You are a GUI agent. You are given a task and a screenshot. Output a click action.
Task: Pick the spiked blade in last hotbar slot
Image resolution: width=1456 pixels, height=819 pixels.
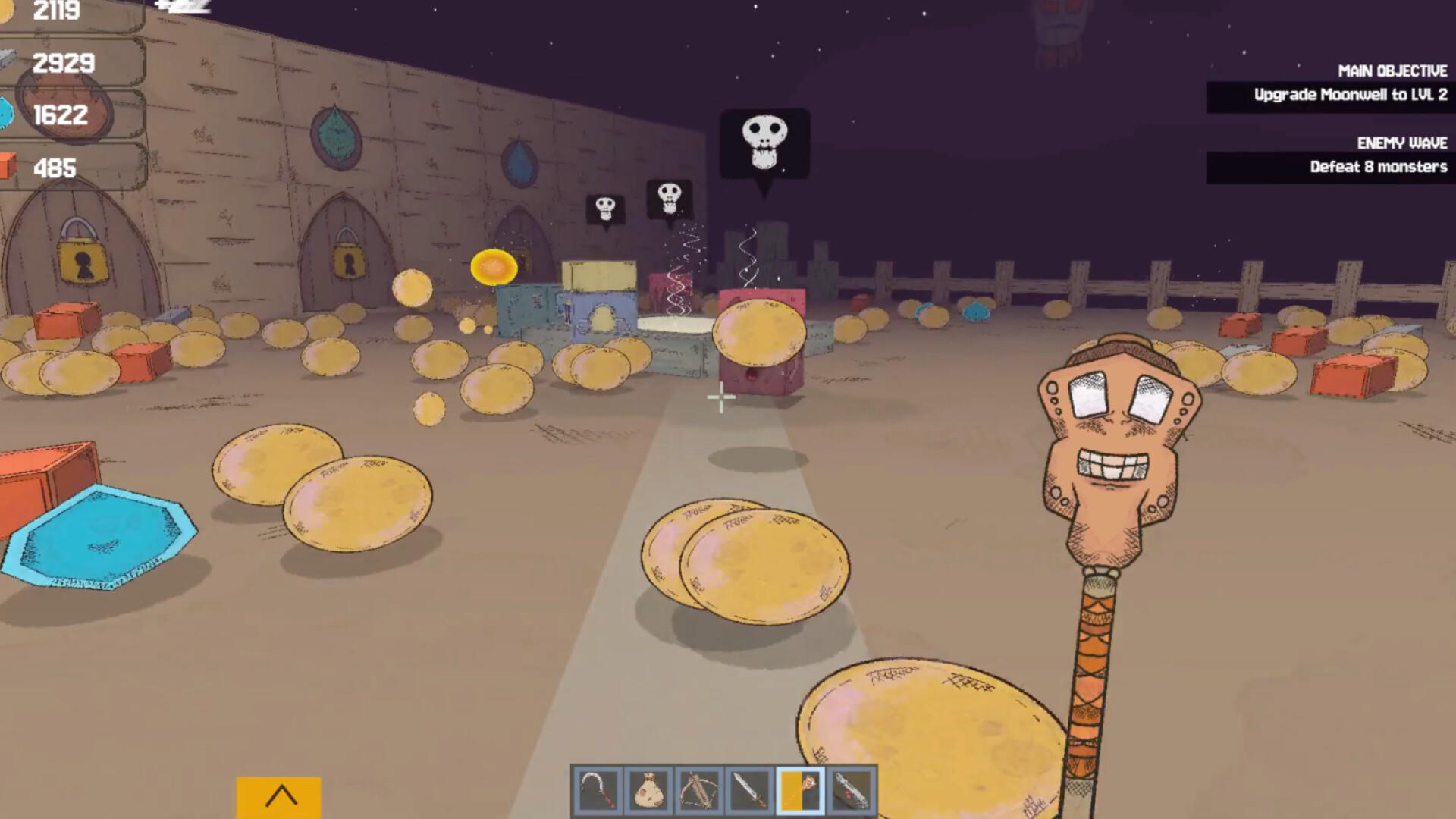point(852,791)
